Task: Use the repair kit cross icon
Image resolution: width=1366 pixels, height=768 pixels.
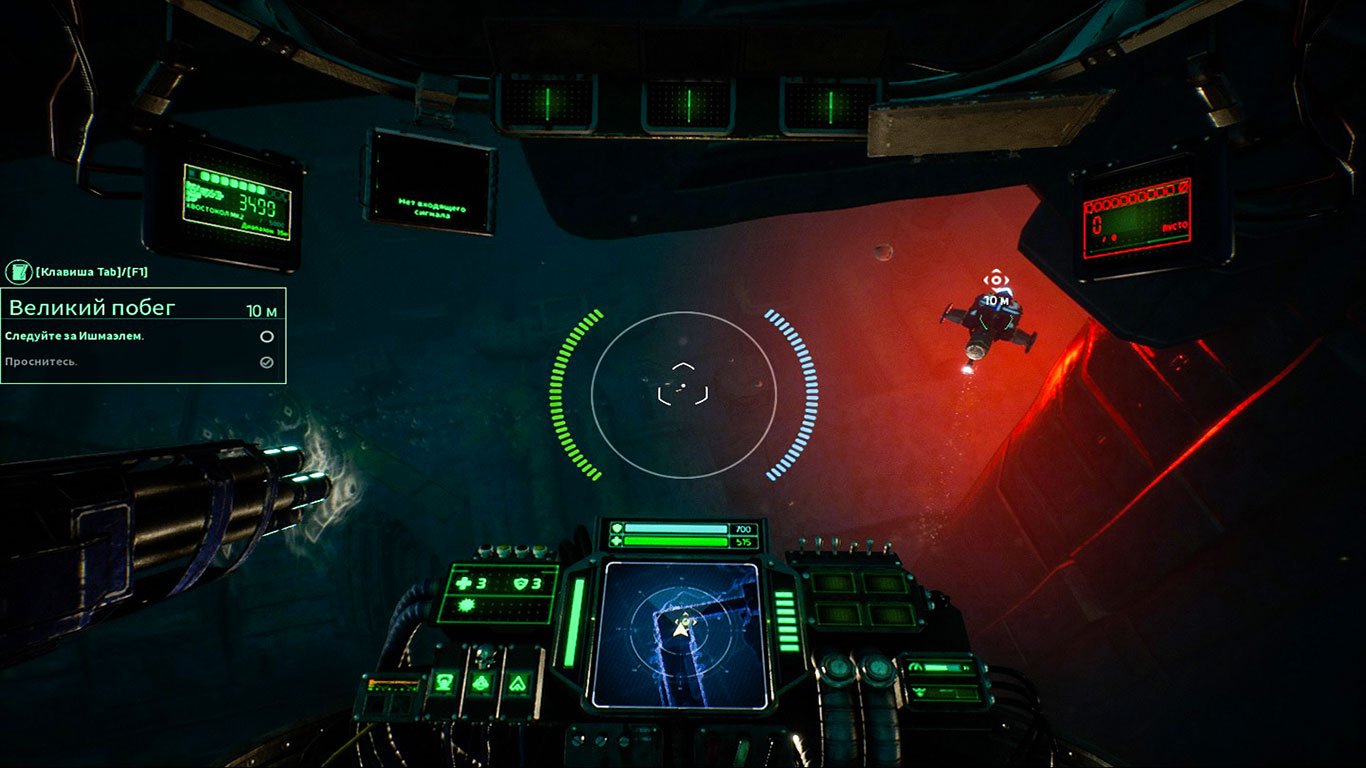Action: 462,584
